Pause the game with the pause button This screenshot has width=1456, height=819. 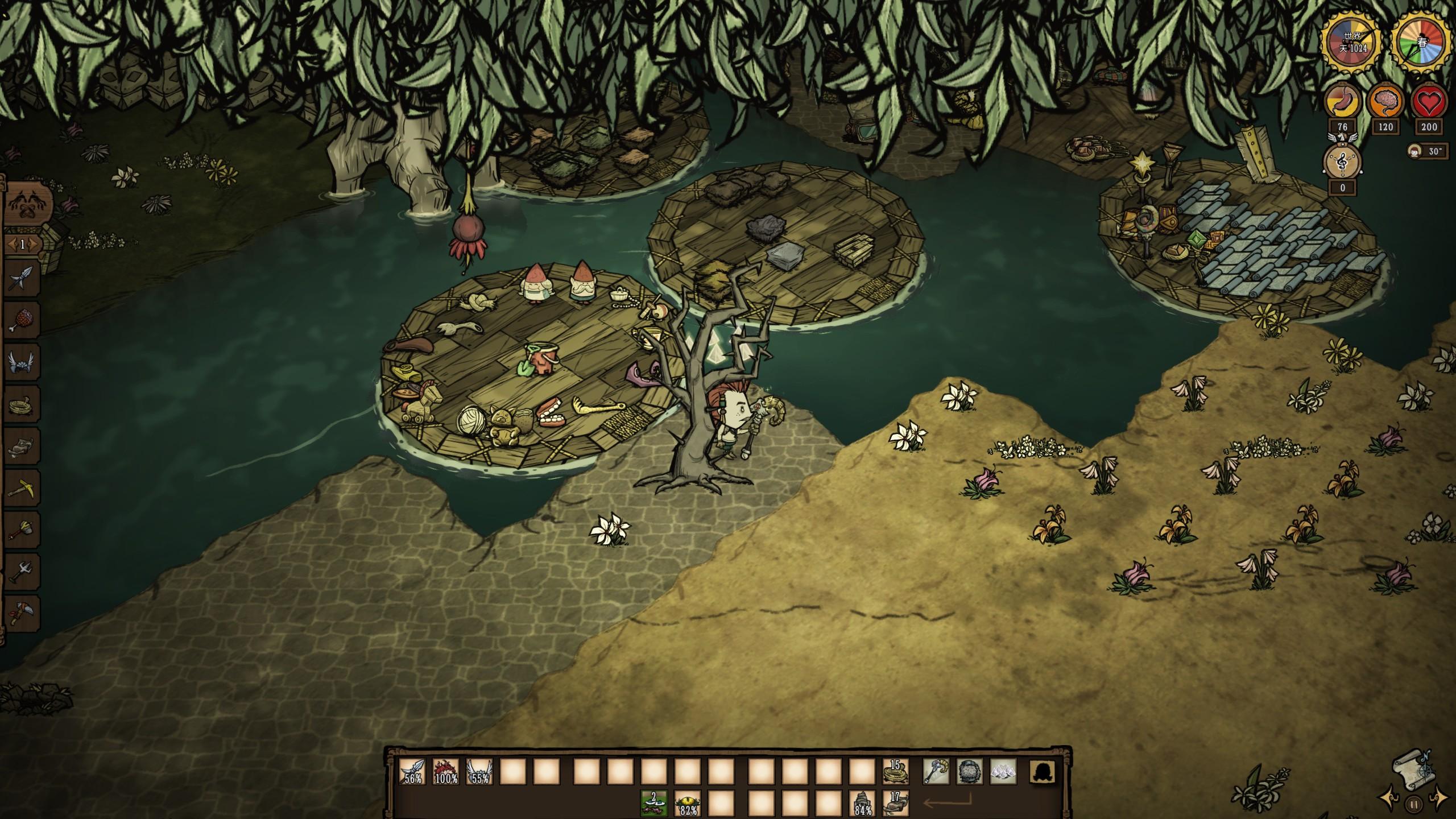click(x=1413, y=804)
